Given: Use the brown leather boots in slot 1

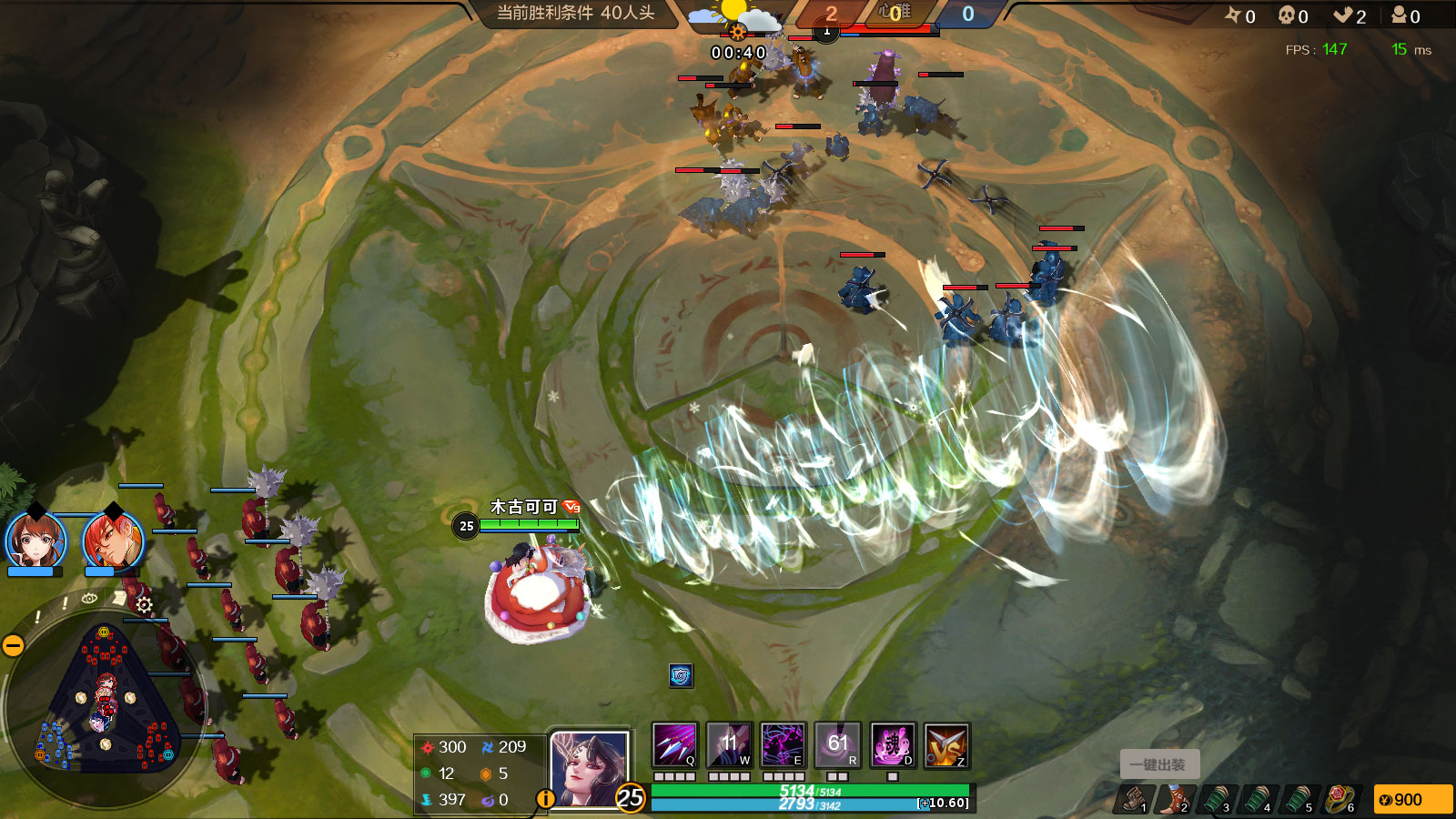Looking at the screenshot, I should (x=1134, y=799).
